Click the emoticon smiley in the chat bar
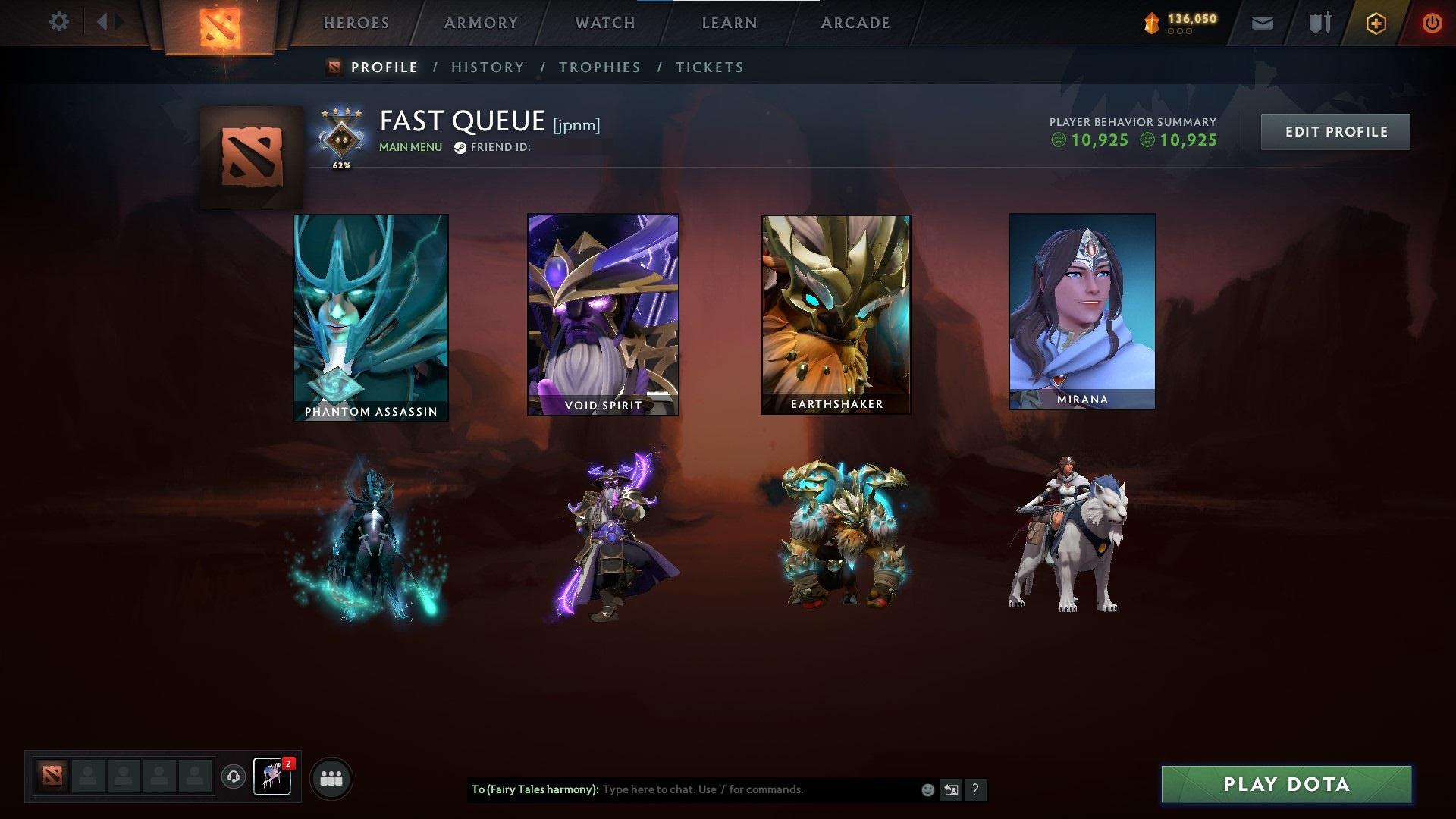 (926, 789)
